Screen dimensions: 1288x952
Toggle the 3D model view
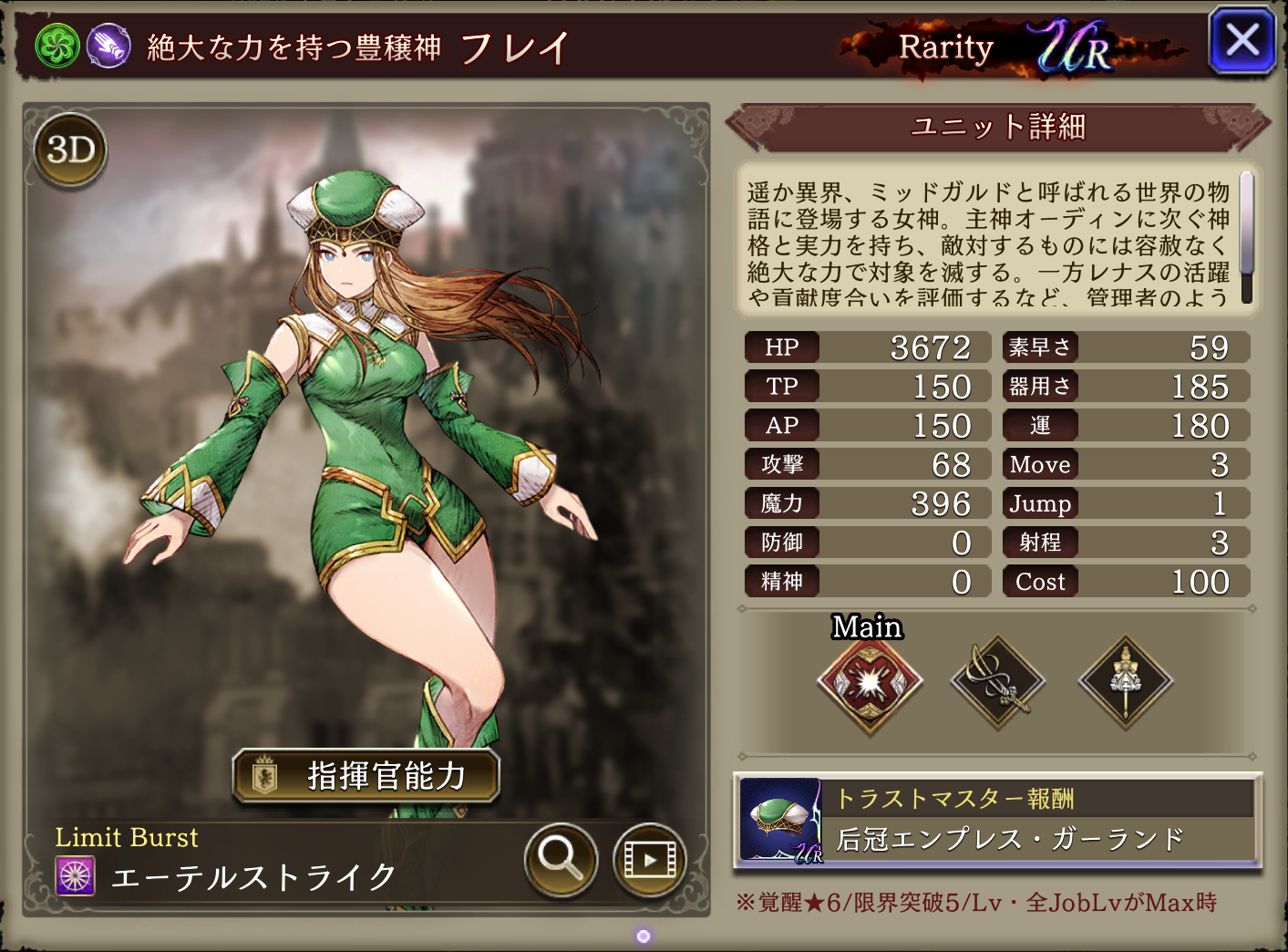[x=70, y=150]
